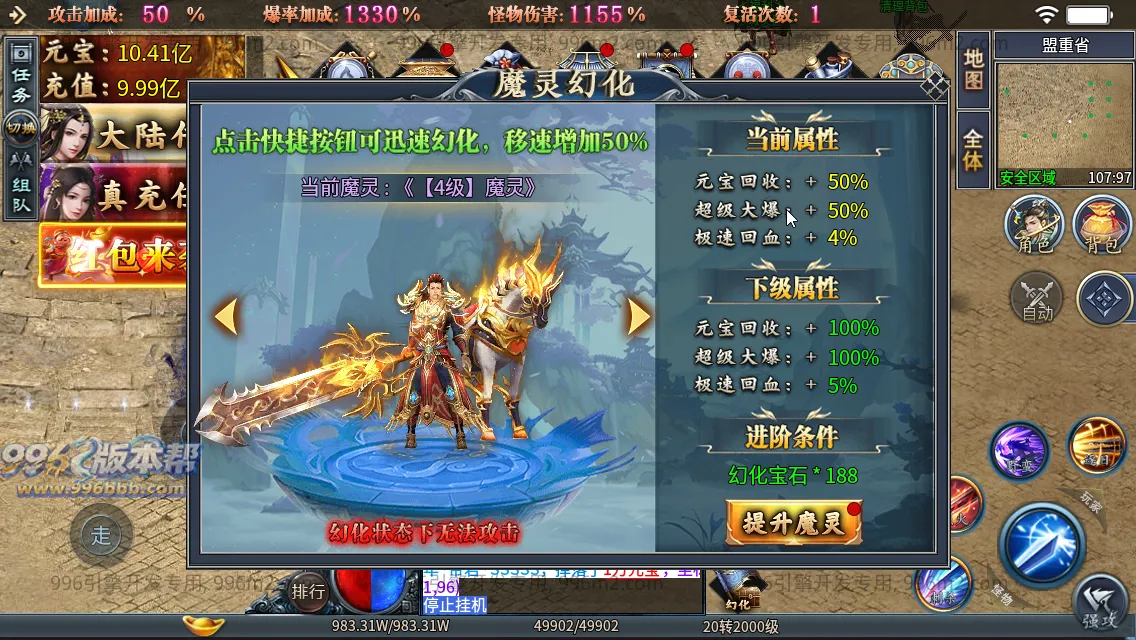Tap the 走 walk mode button
This screenshot has height=640, width=1136.
[x=101, y=535]
